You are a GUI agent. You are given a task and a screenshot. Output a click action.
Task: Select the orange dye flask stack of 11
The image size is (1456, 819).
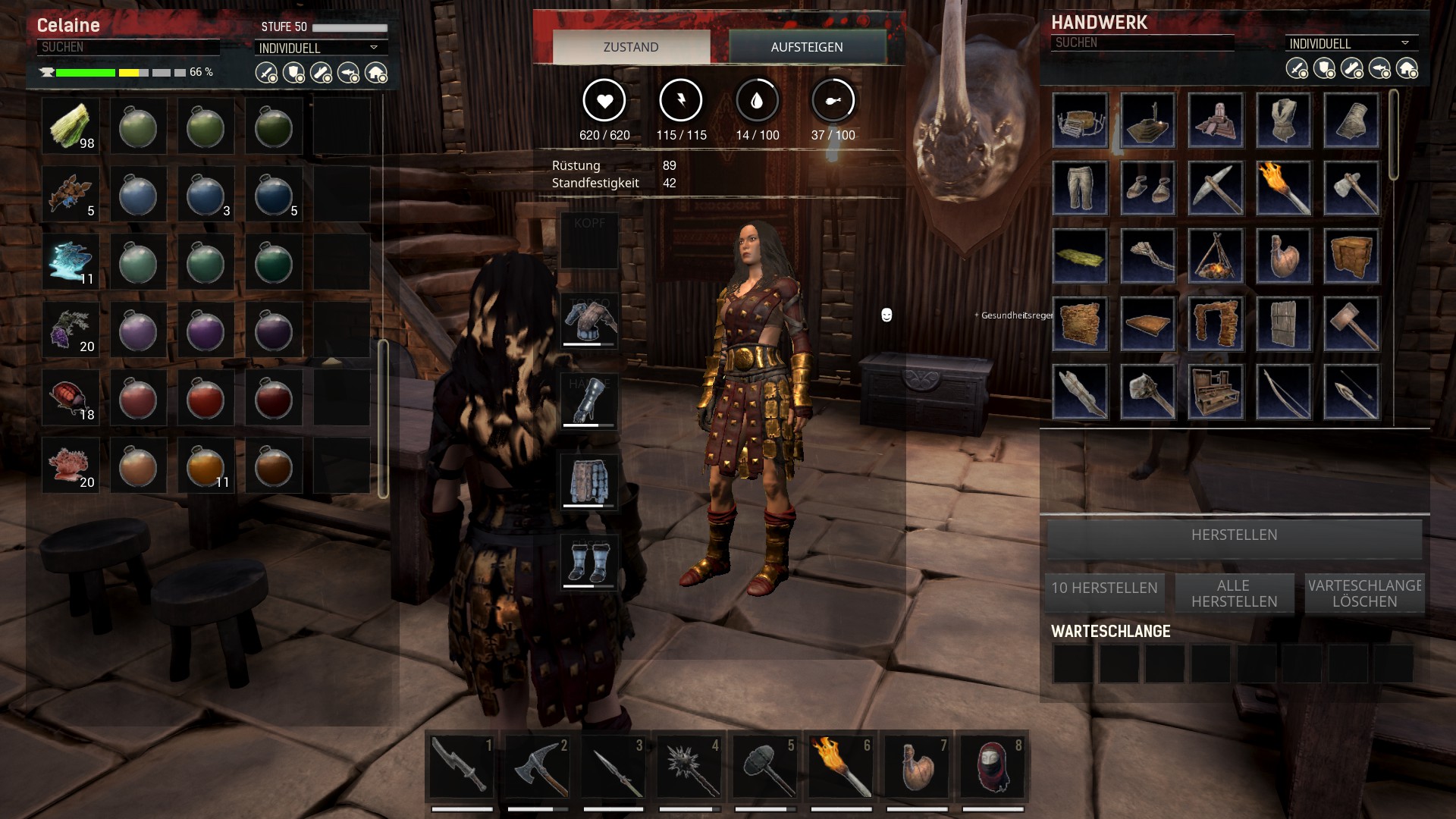point(206,466)
